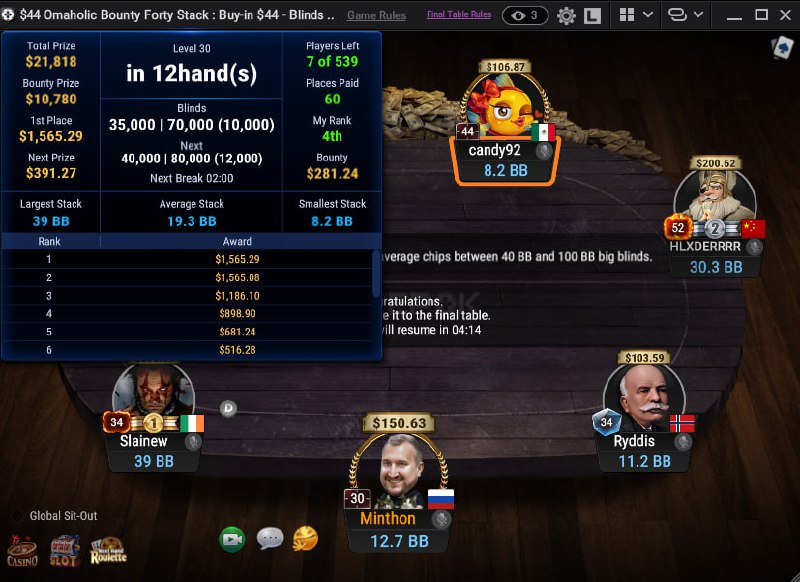800x582 pixels.
Task: Toggle the Global Sit-Out checkbox
Action: [17, 516]
